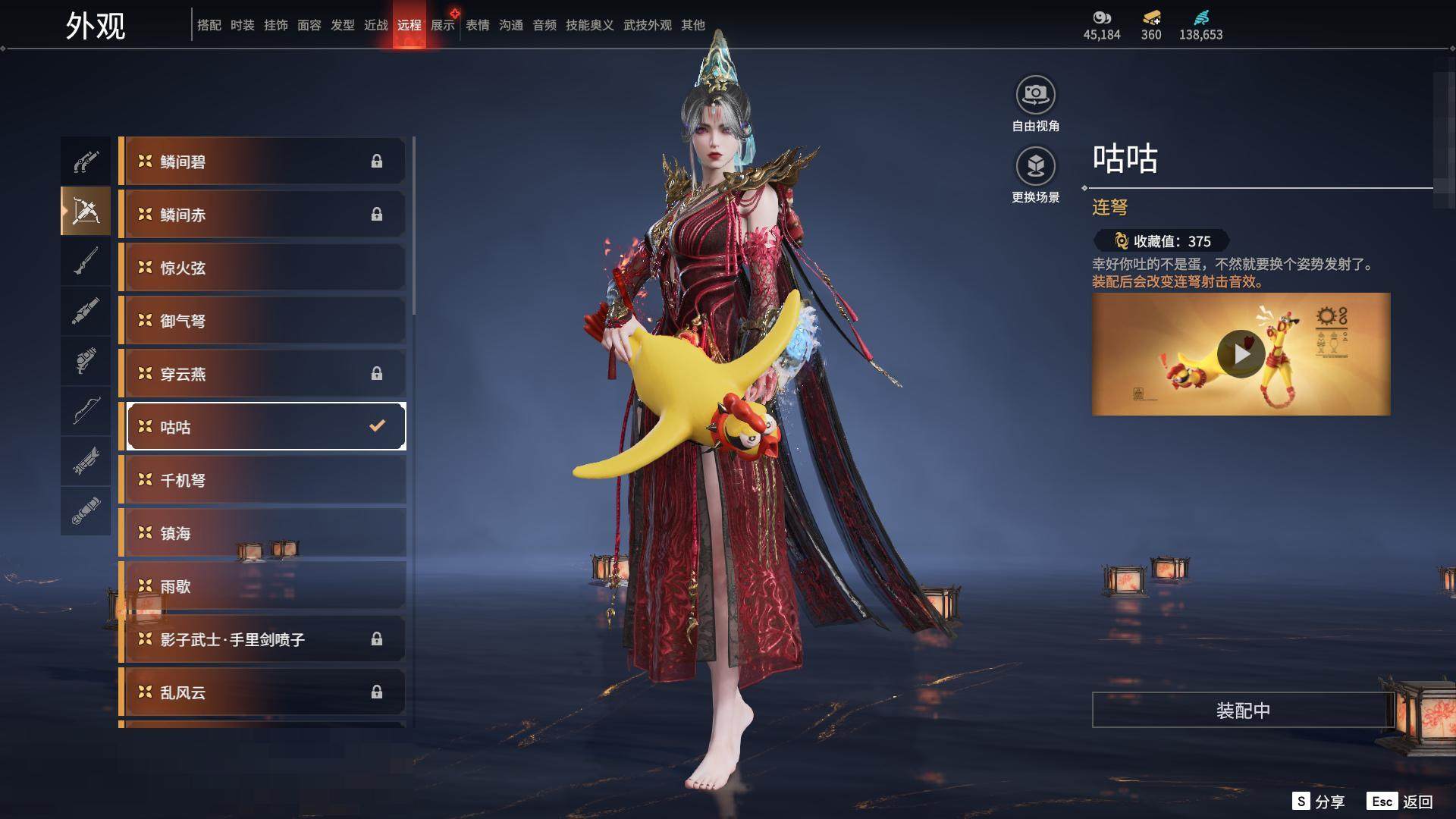1456x819 pixels.
Task: Click the 装配中 equip button
Action: pos(1242,711)
